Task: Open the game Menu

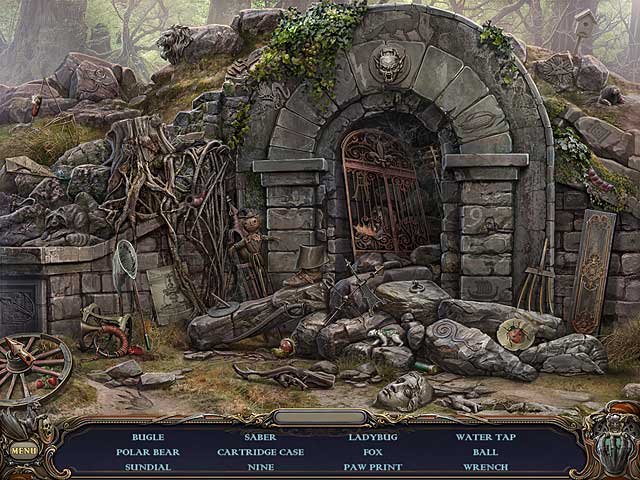Action: click(22, 450)
